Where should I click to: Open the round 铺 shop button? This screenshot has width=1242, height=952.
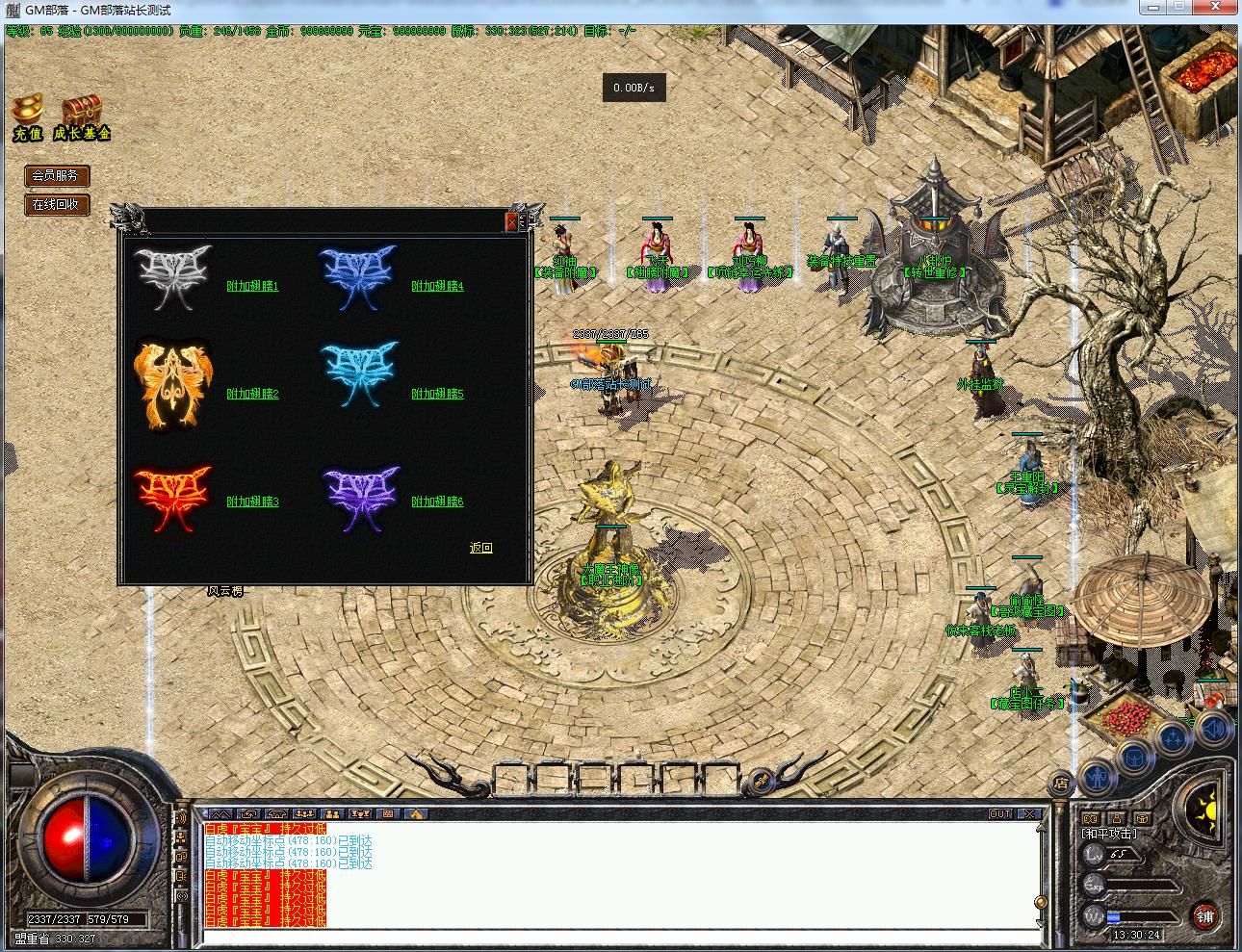(1204, 916)
